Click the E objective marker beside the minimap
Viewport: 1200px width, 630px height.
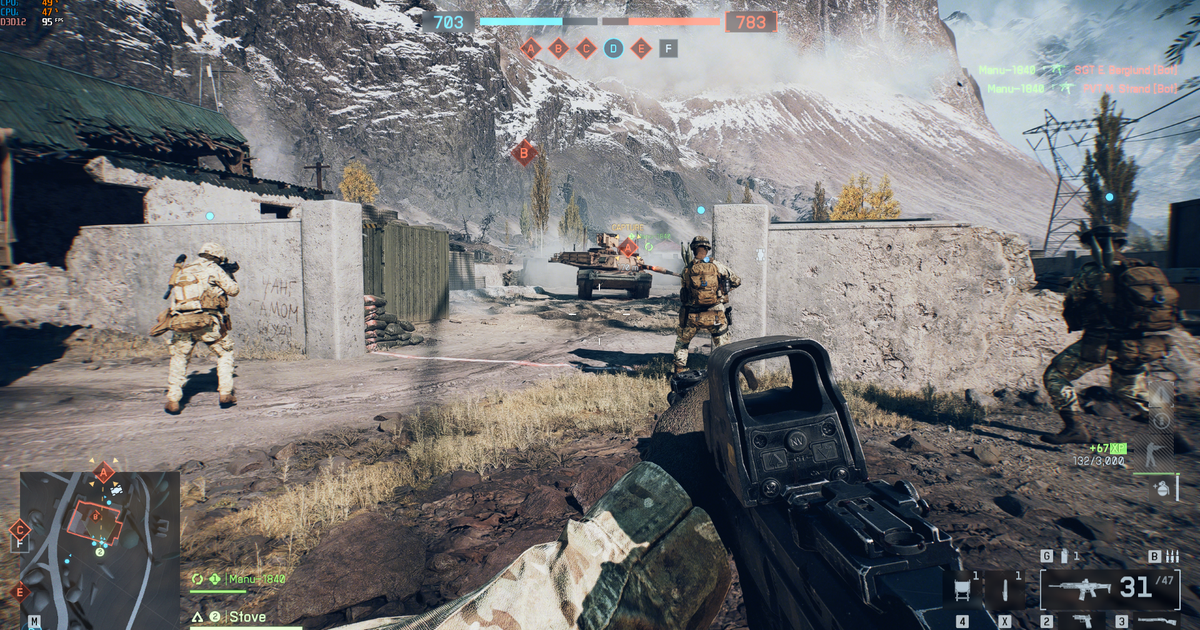(19, 591)
